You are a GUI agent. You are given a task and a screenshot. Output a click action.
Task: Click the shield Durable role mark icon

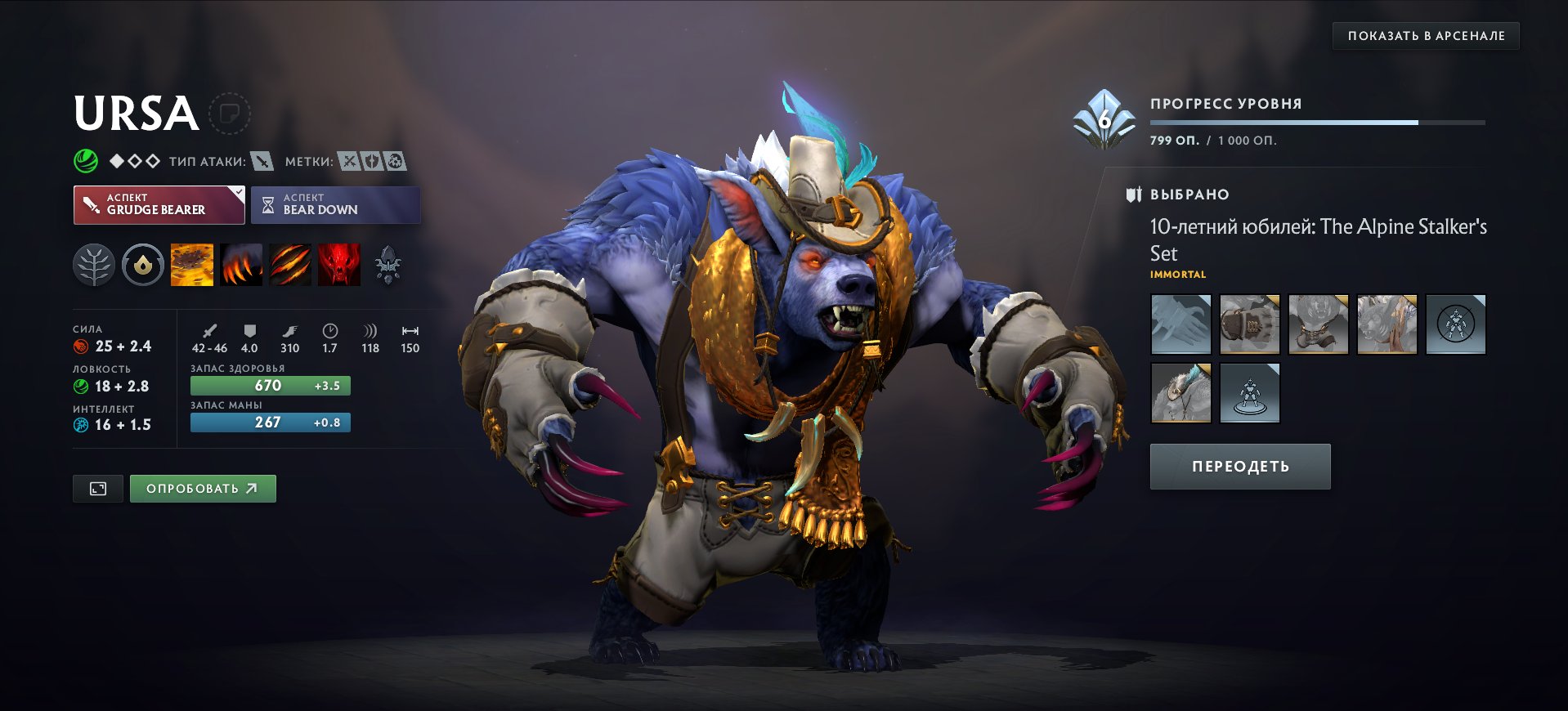pos(372,160)
